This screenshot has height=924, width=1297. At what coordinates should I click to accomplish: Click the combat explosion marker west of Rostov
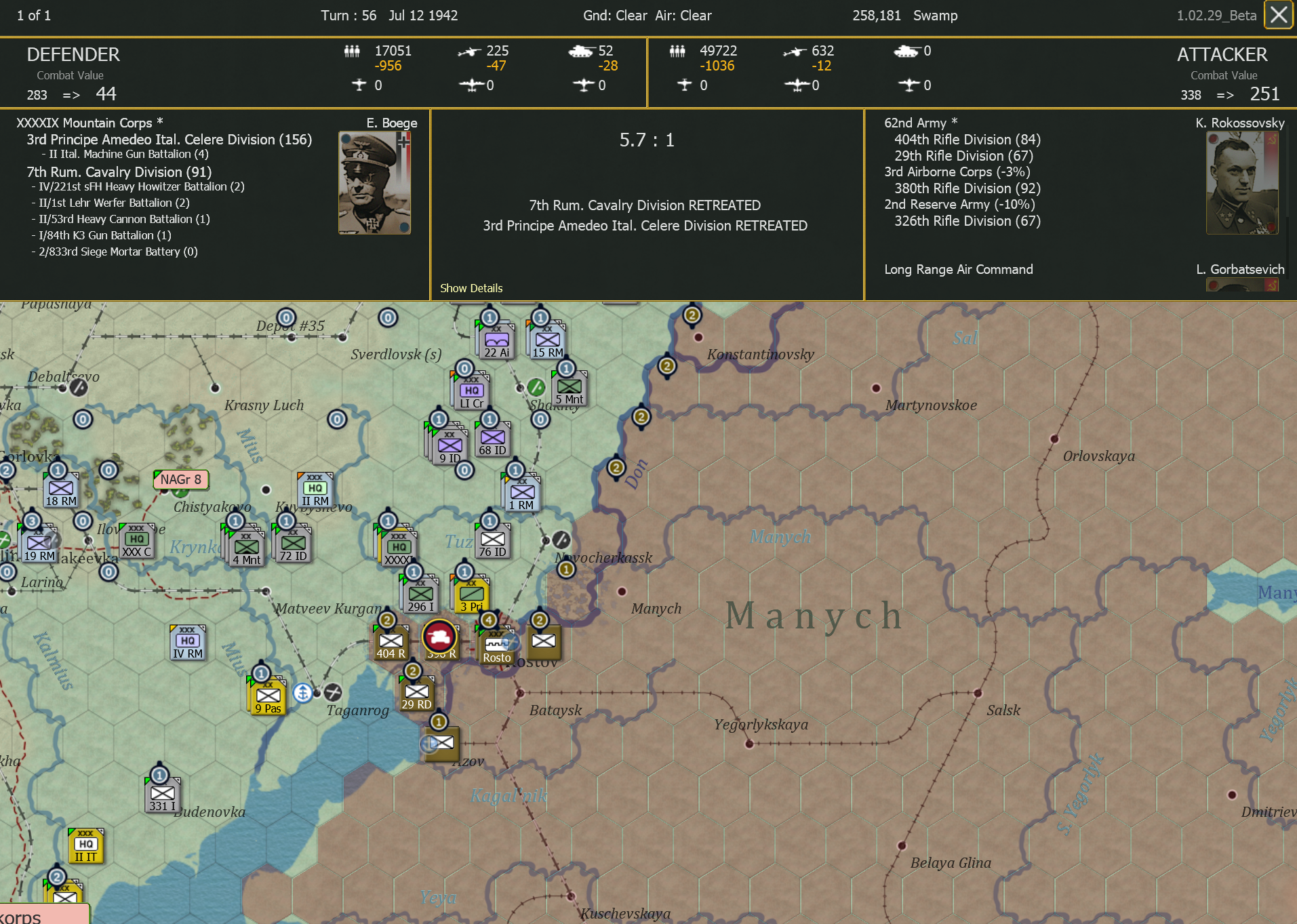tap(441, 636)
